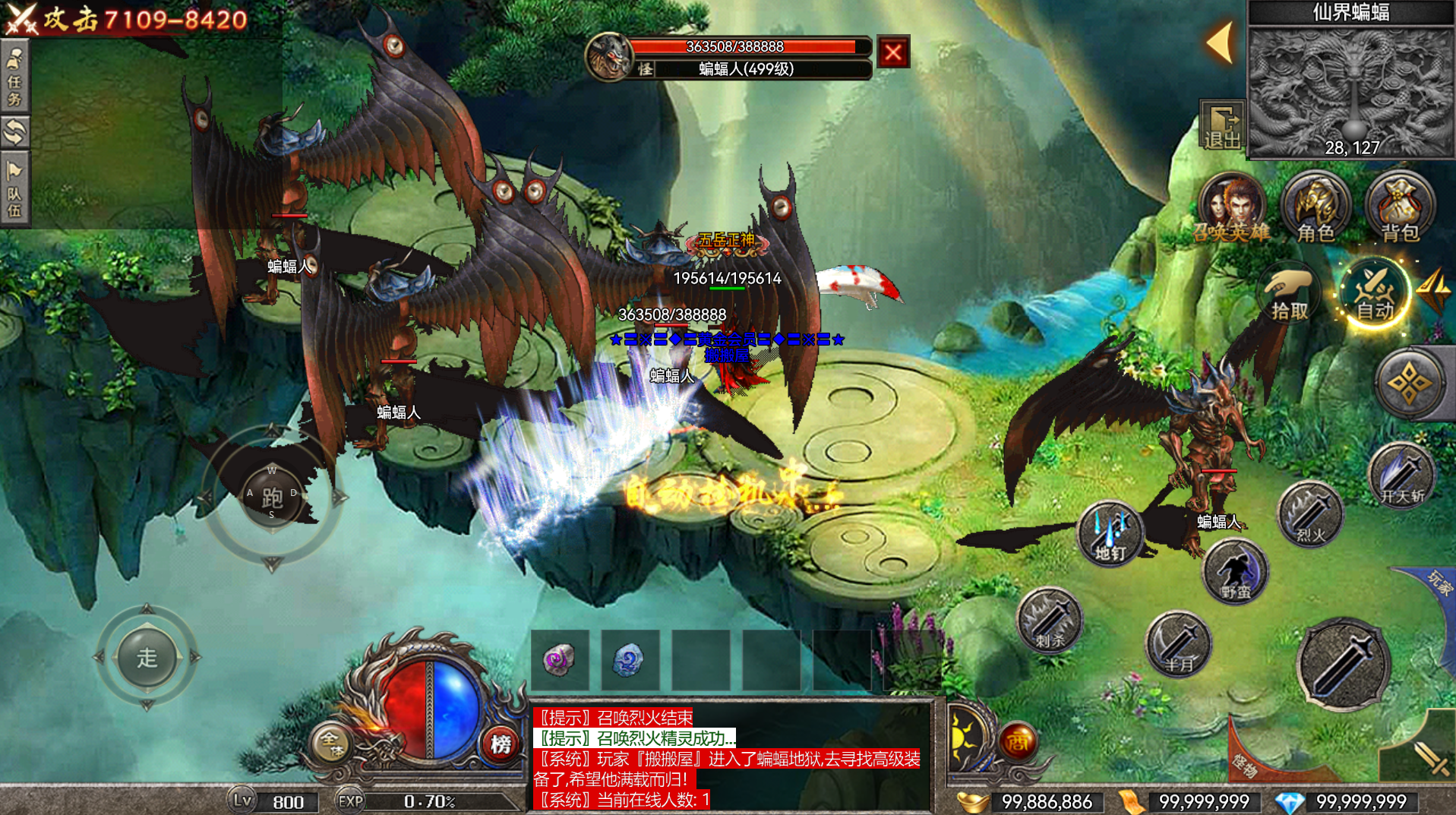Activate the 开天斩 skill
This screenshot has height=815, width=1456.
point(1401,476)
